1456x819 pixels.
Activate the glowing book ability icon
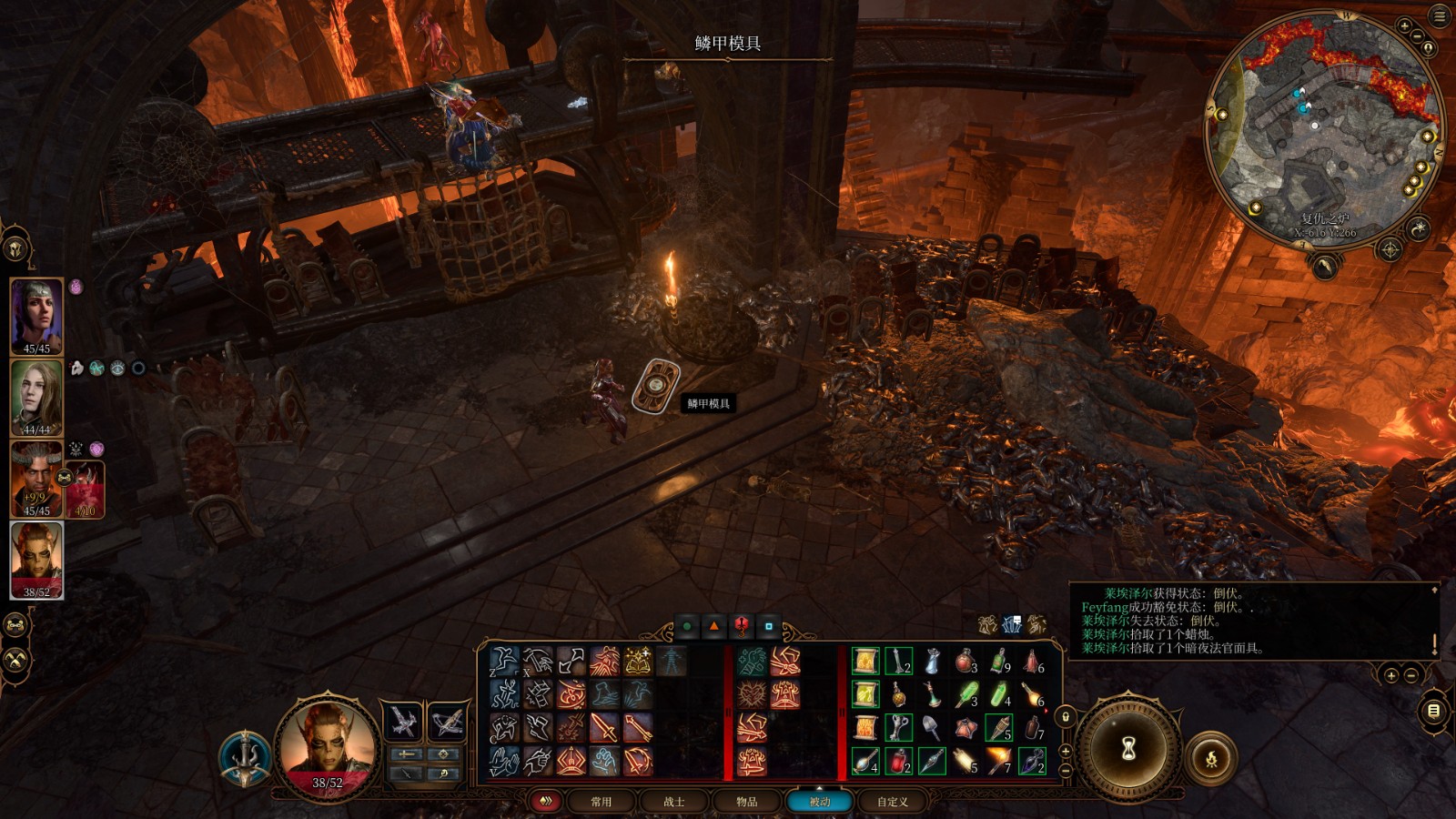point(637,662)
